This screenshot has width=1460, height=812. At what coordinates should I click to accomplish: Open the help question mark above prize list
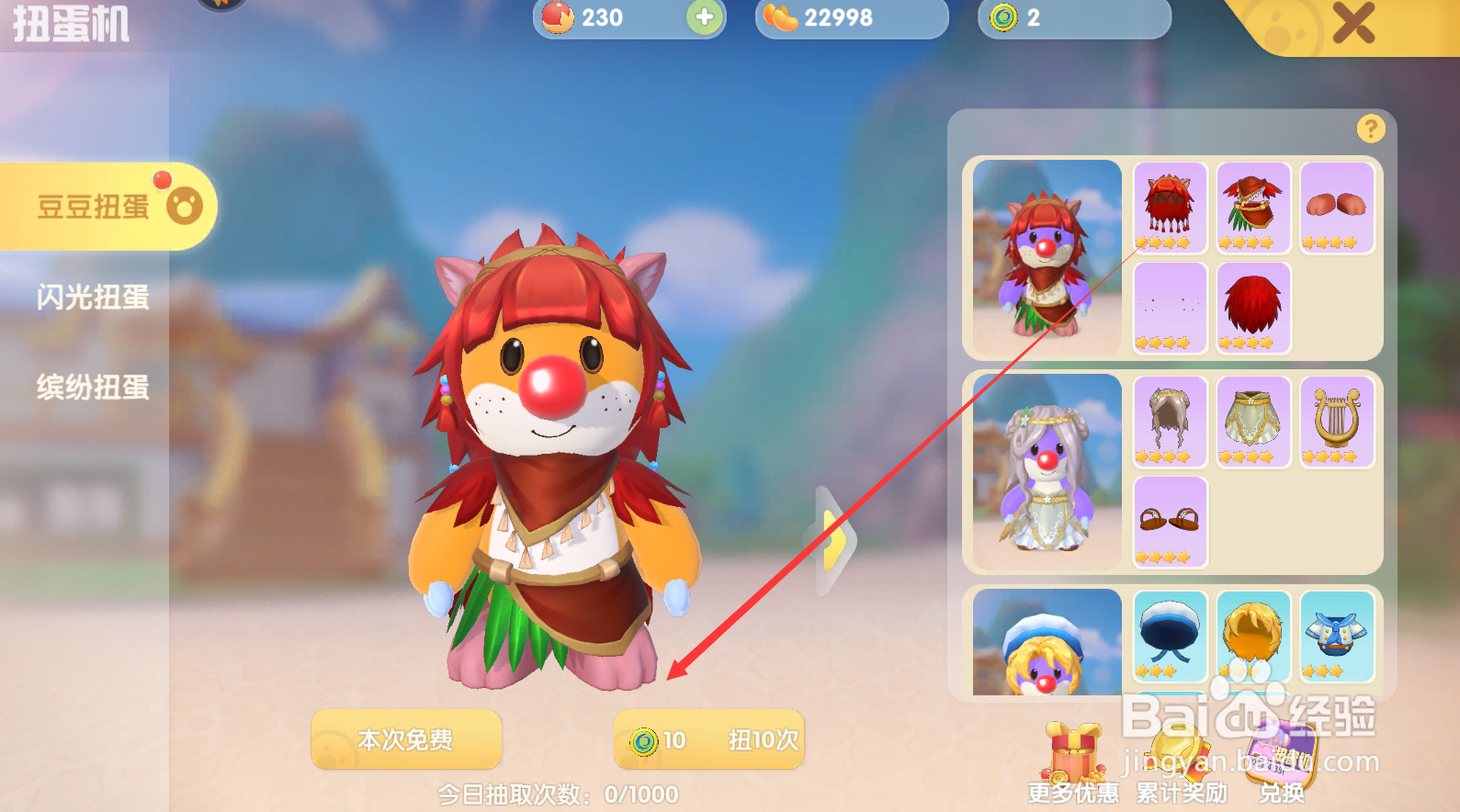1370,130
